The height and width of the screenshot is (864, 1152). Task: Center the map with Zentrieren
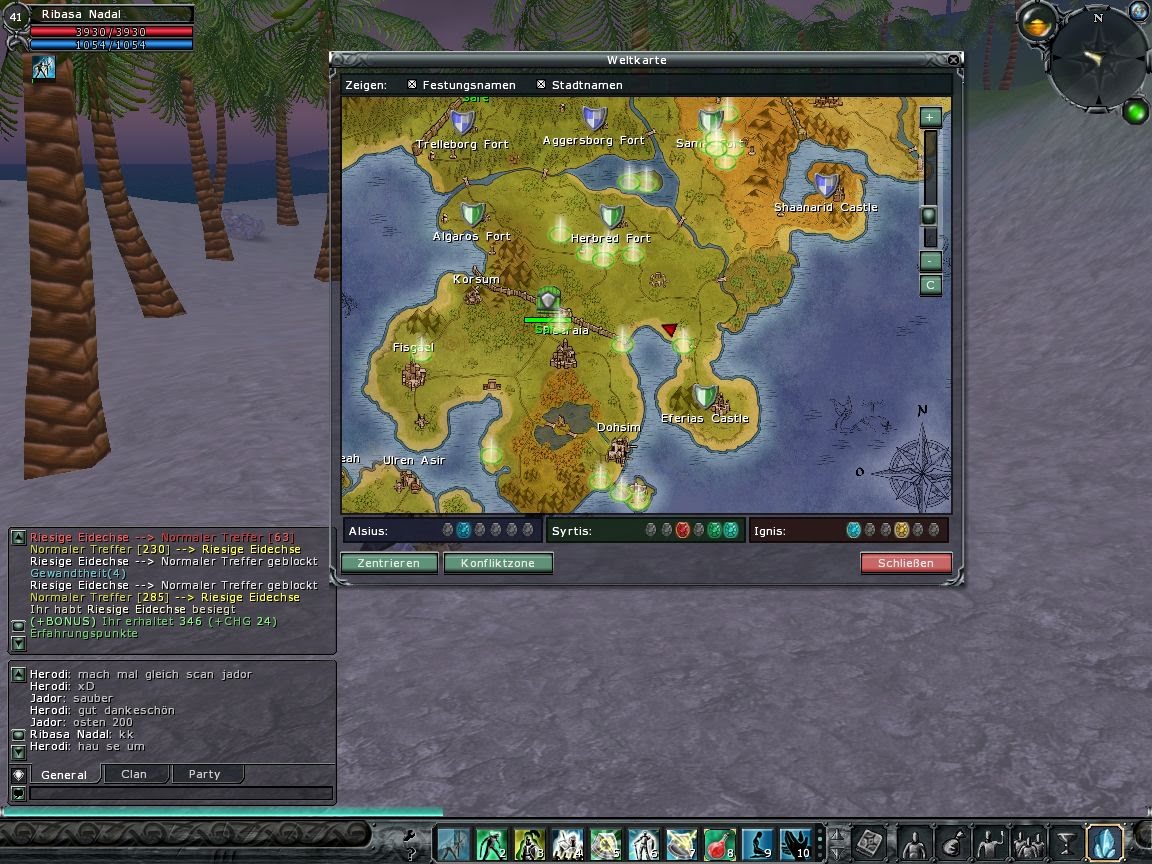coord(389,563)
